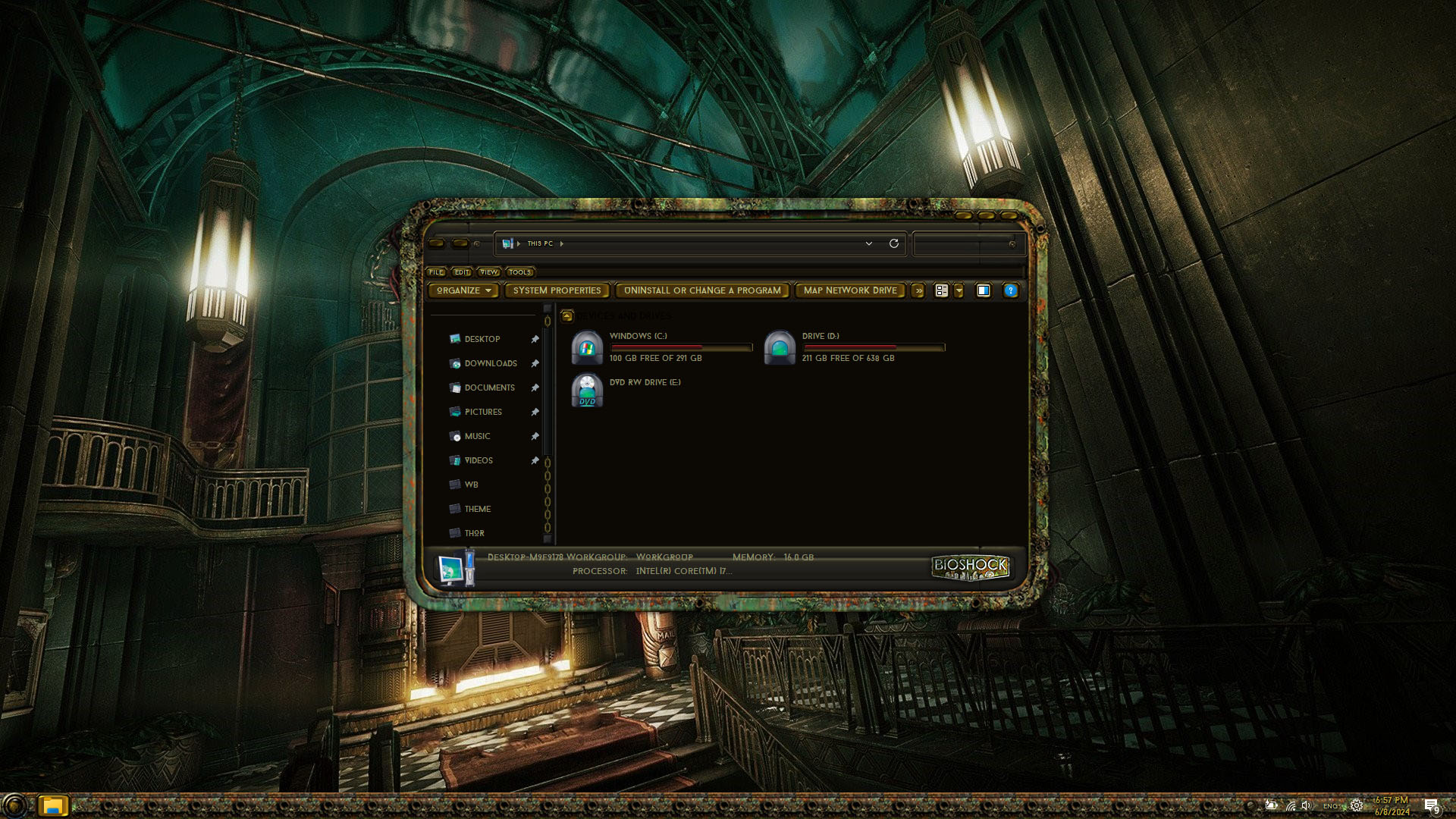The height and width of the screenshot is (819, 1456).
Task: Click the blue help question mark button
Action: tap(1010, 290)
